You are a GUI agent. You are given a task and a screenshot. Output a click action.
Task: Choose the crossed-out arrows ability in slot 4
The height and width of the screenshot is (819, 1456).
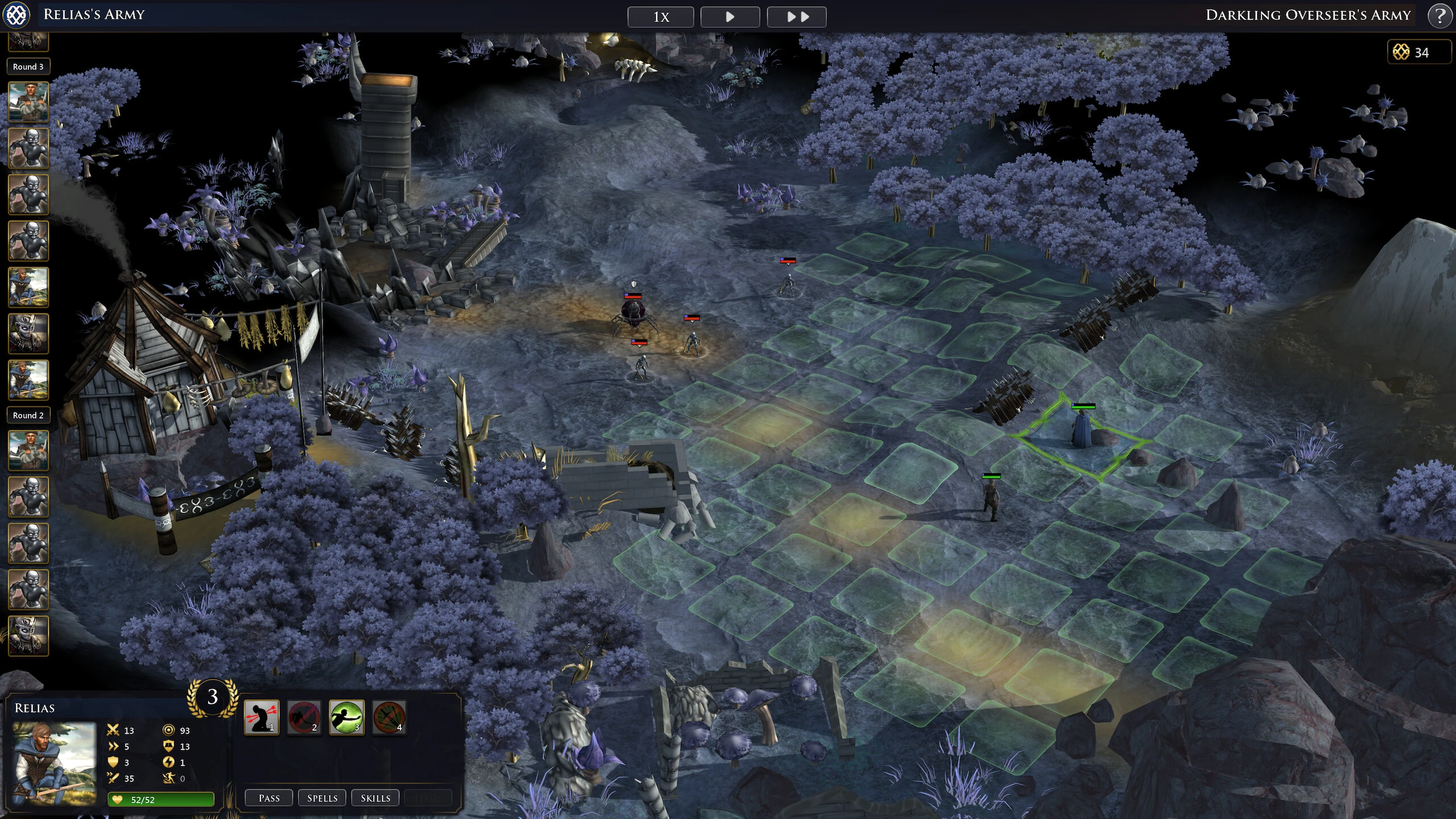tap(389, 717)
